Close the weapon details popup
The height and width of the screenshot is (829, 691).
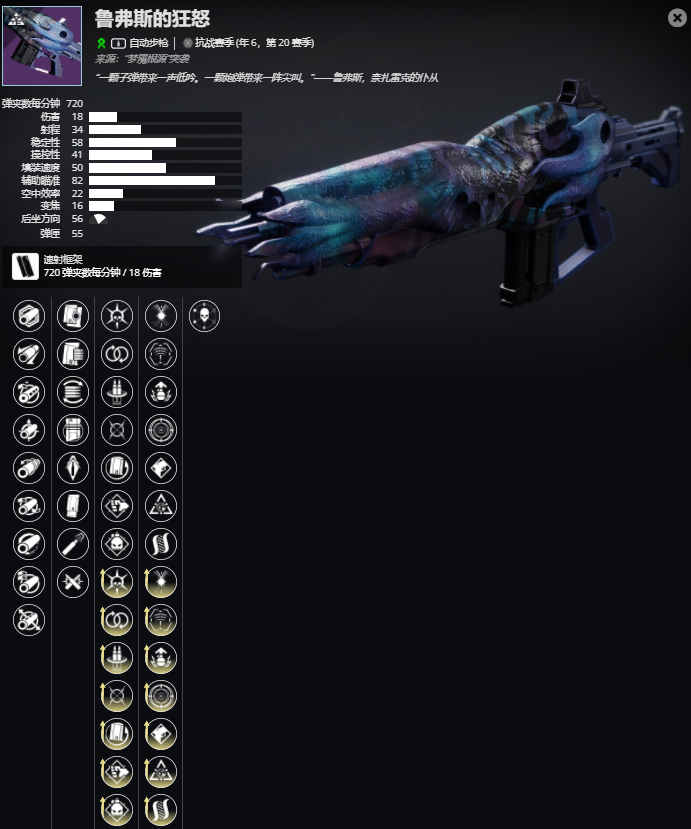point(676,18)
